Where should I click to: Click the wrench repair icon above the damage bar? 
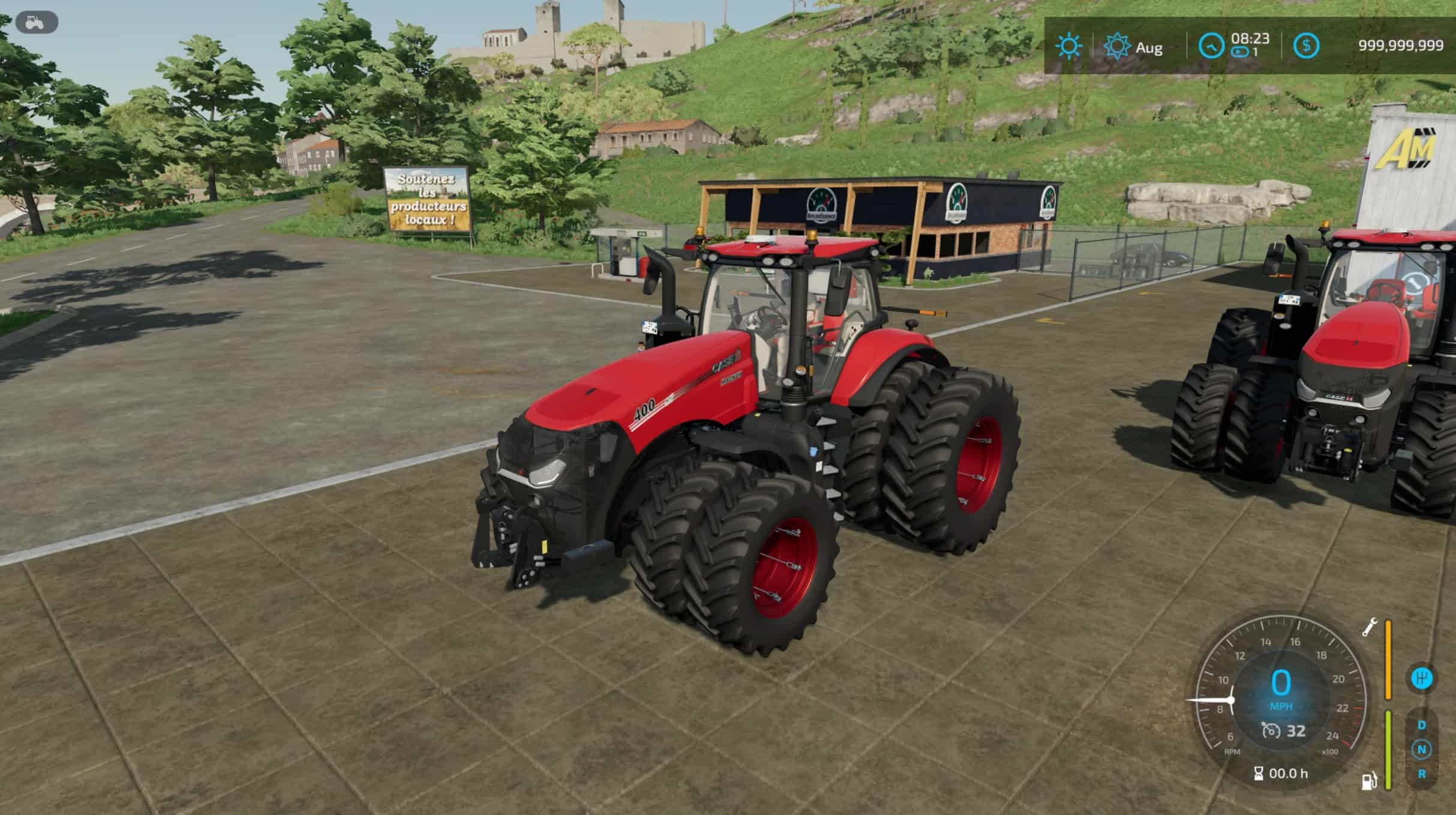(1370, 628)
